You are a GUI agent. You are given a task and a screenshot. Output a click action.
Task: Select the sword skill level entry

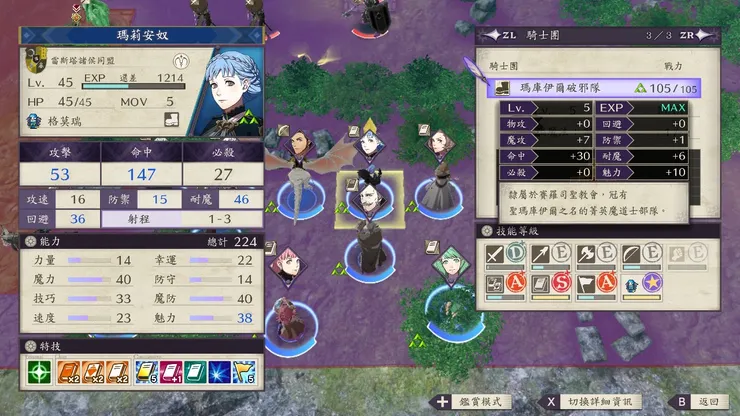[505, 256]
